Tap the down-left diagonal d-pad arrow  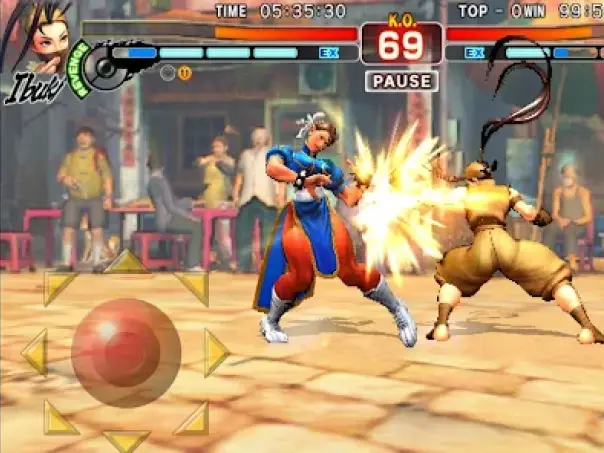pyautogui.click(x=59, y=417)
